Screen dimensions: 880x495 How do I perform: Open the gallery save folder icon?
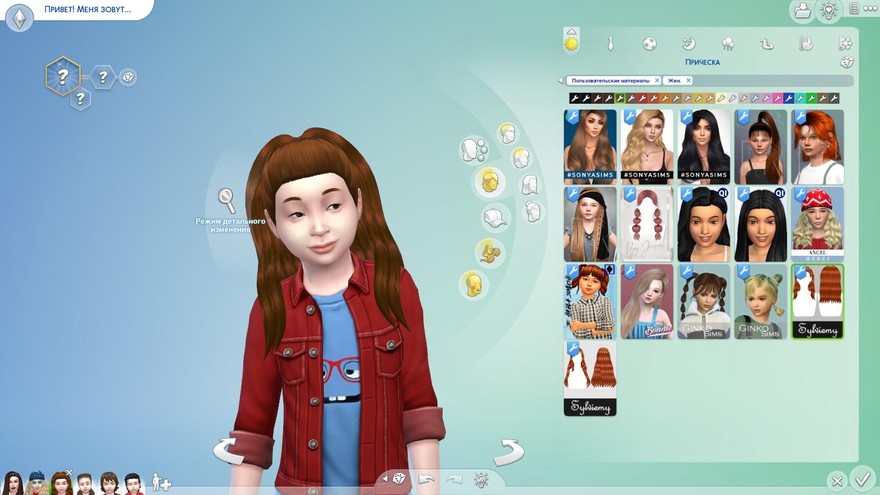point(801,11)
